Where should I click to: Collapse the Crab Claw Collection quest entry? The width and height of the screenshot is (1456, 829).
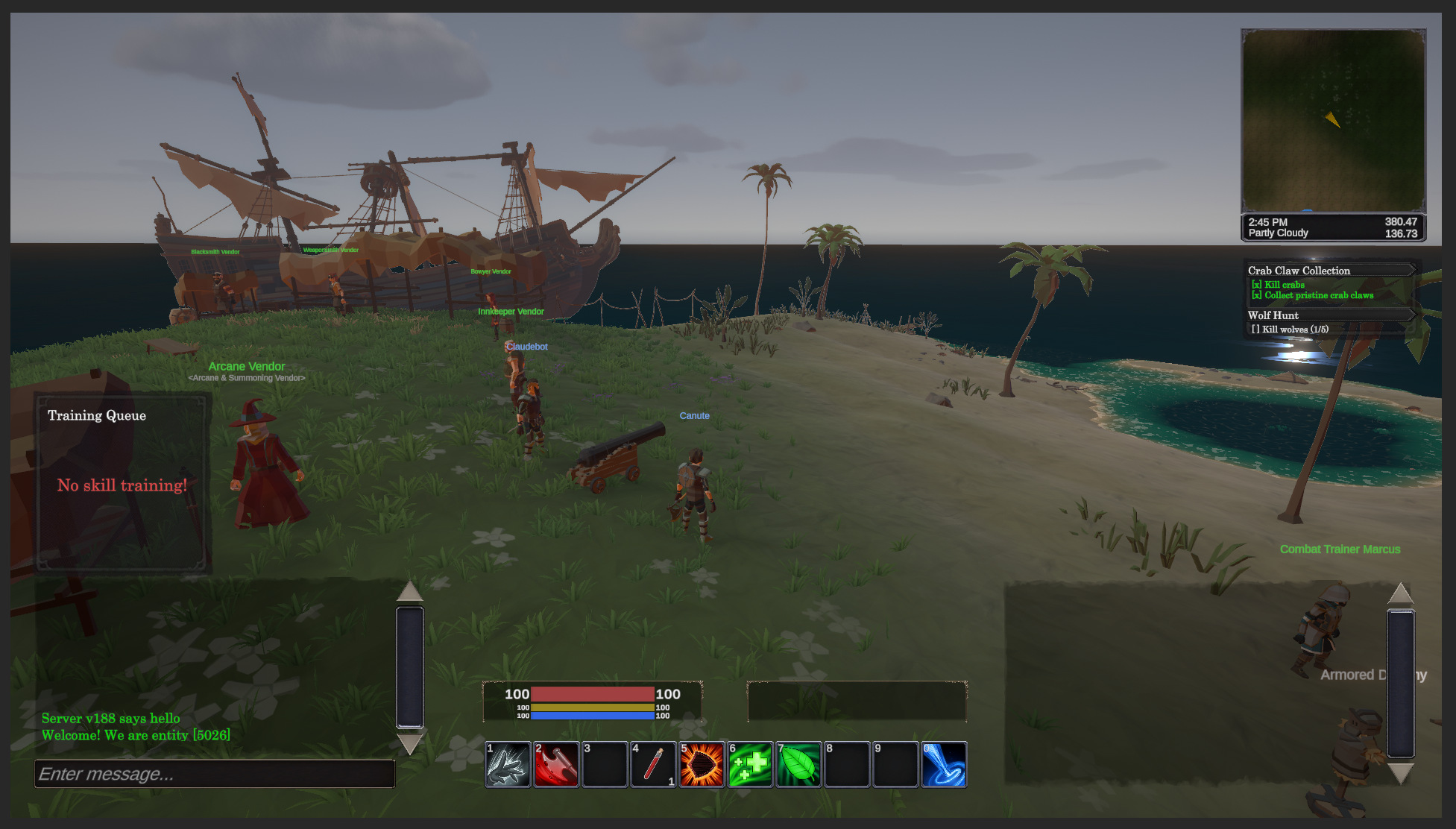click(x=1413, y=271)
